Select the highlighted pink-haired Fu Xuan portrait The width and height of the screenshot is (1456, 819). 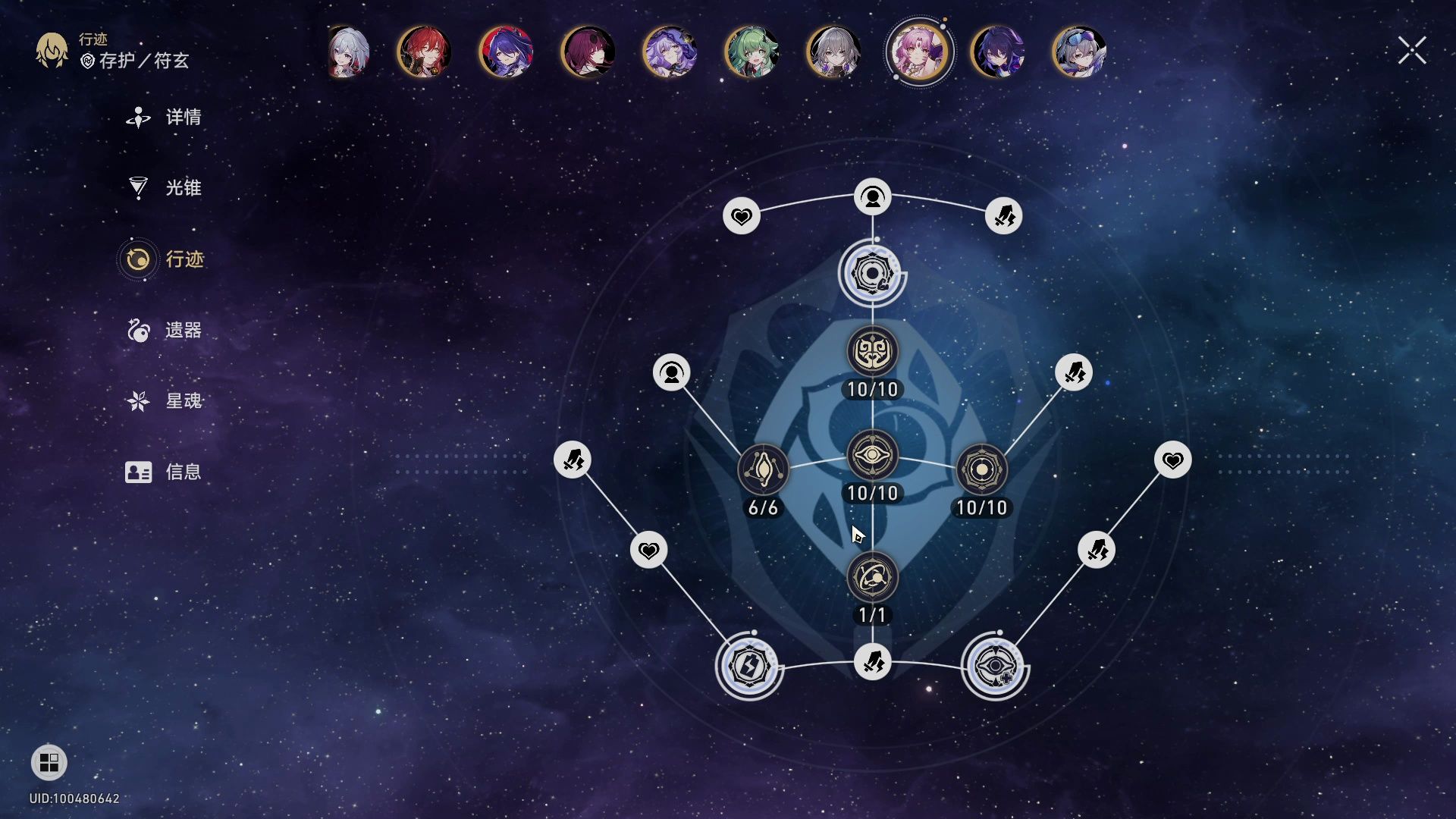click(x=919, y=52)
